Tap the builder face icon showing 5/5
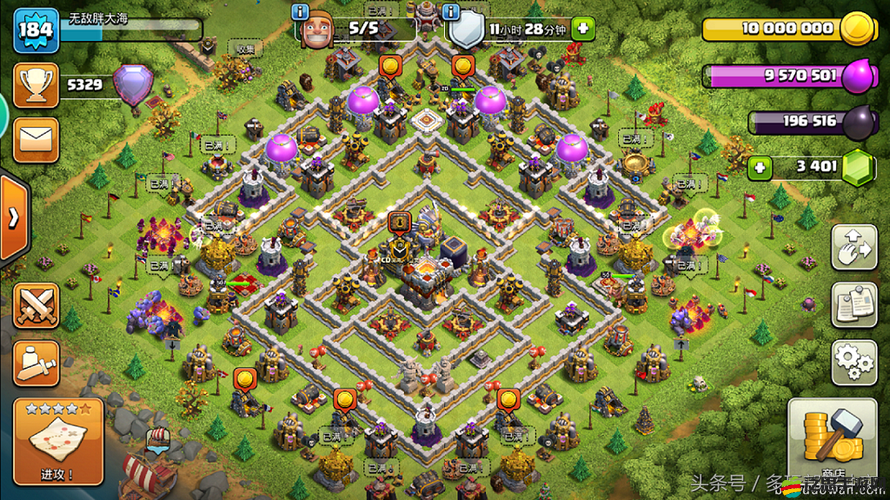This screenshot has width=890, height=500. pos(316,31)
